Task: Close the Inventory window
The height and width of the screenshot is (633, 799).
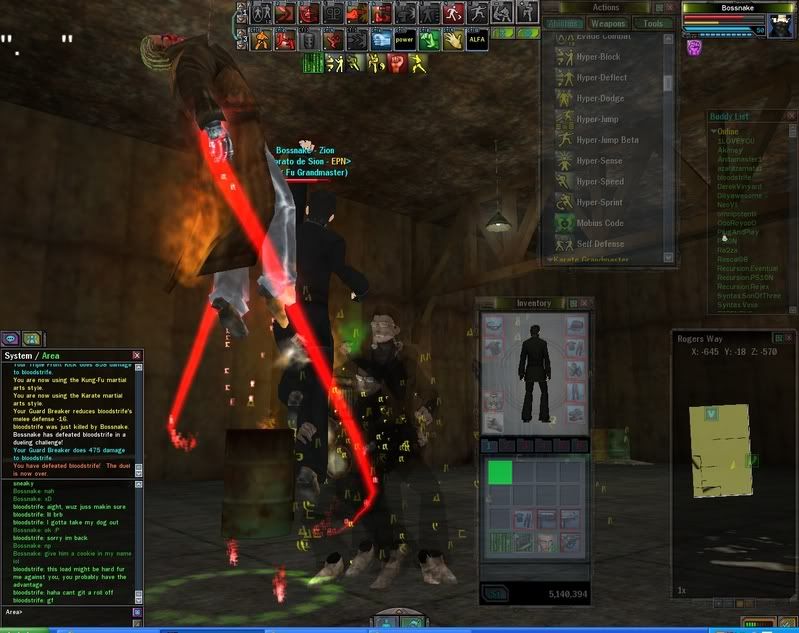Action: 587,303
